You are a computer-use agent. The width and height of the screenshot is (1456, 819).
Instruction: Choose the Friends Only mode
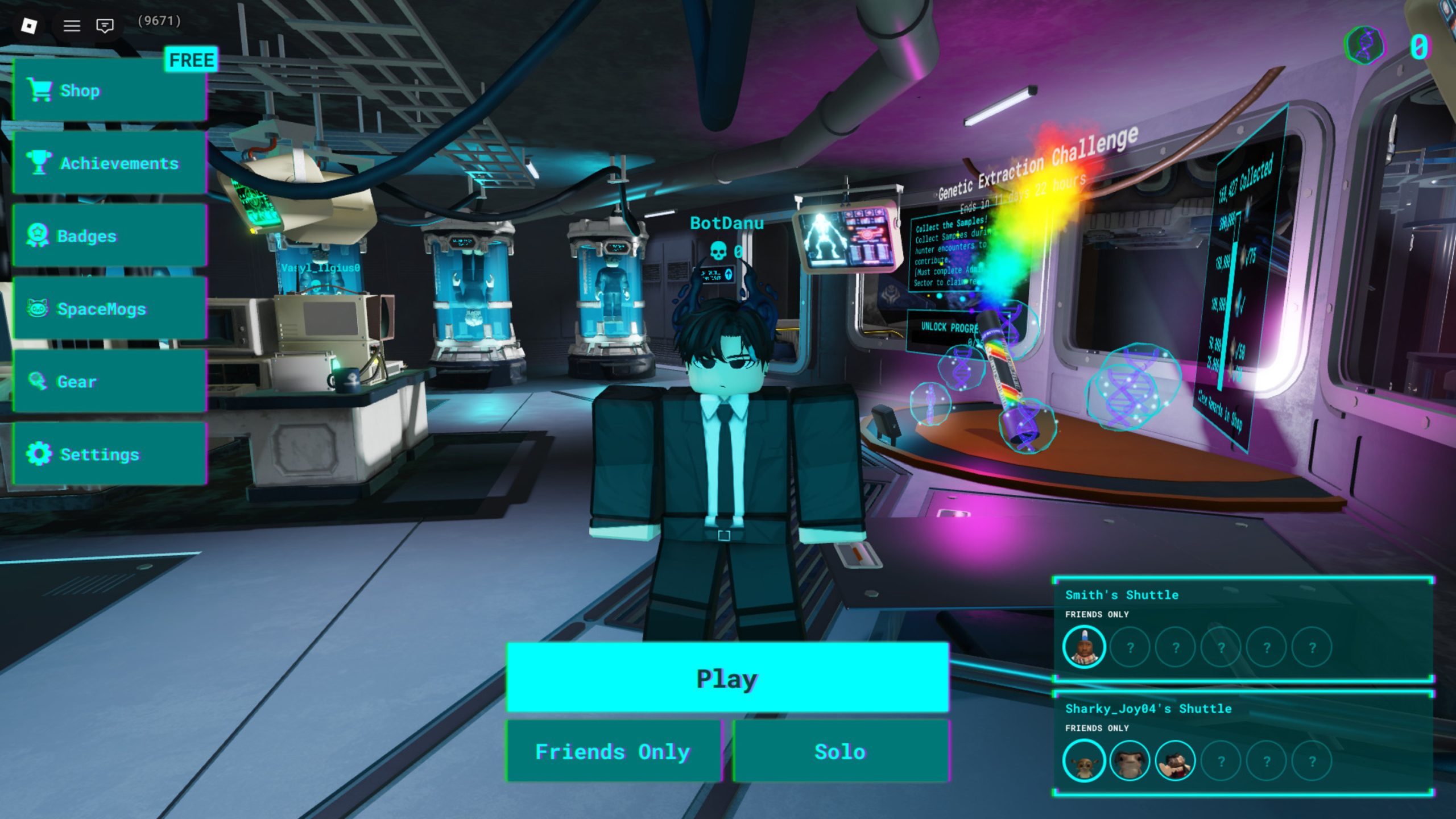(x=613, y=752)
